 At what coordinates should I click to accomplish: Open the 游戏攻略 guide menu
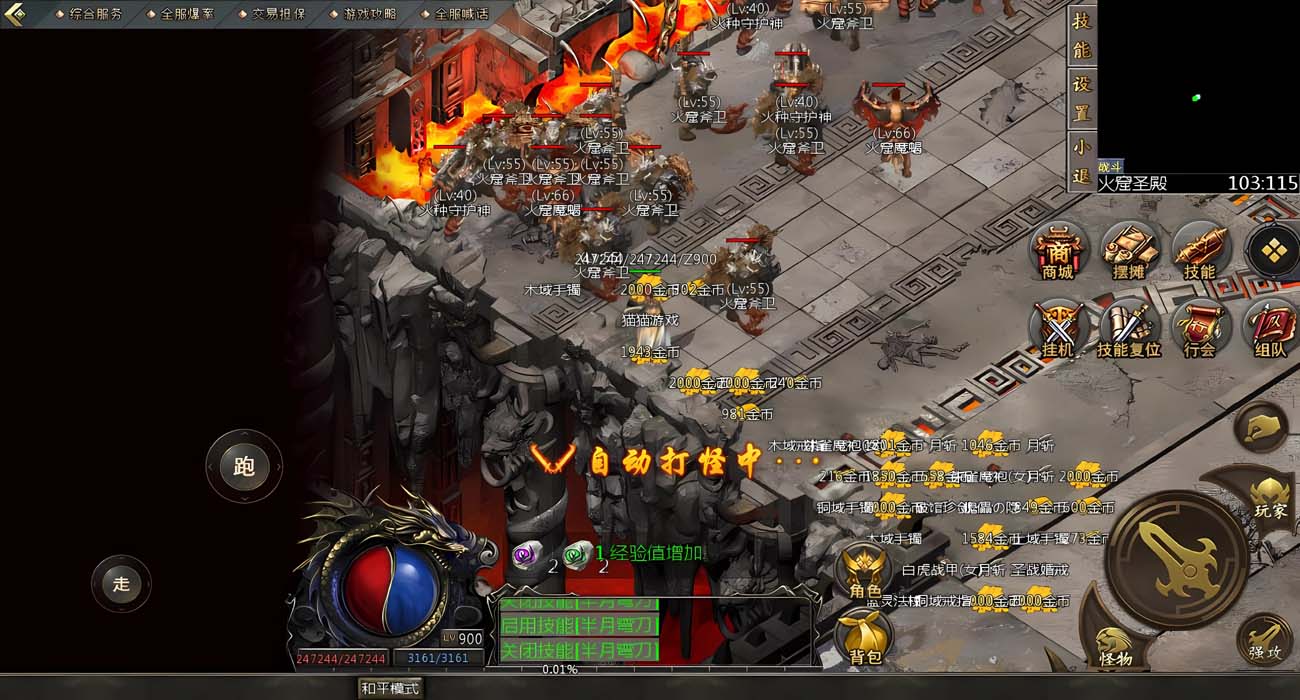pos(368,14)
